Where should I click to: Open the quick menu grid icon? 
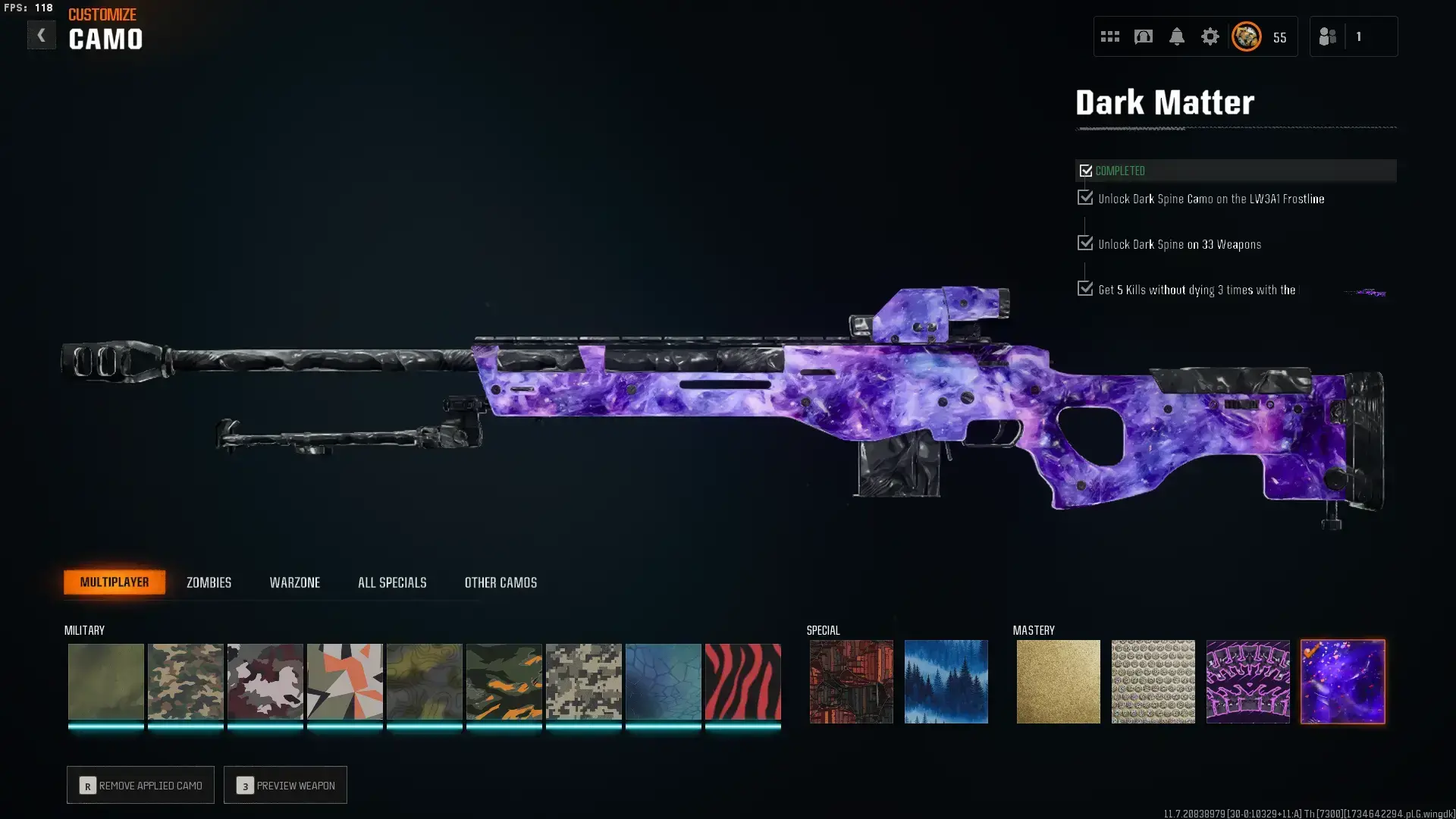point(1110,36)
